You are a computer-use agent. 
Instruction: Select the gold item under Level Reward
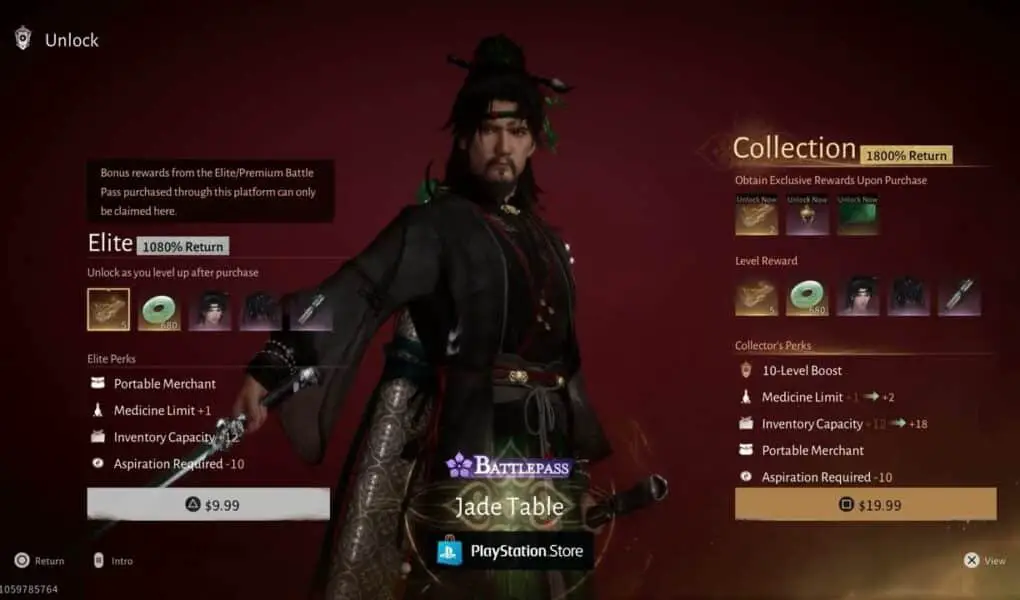pyautogui.click(x=756, y=297)
